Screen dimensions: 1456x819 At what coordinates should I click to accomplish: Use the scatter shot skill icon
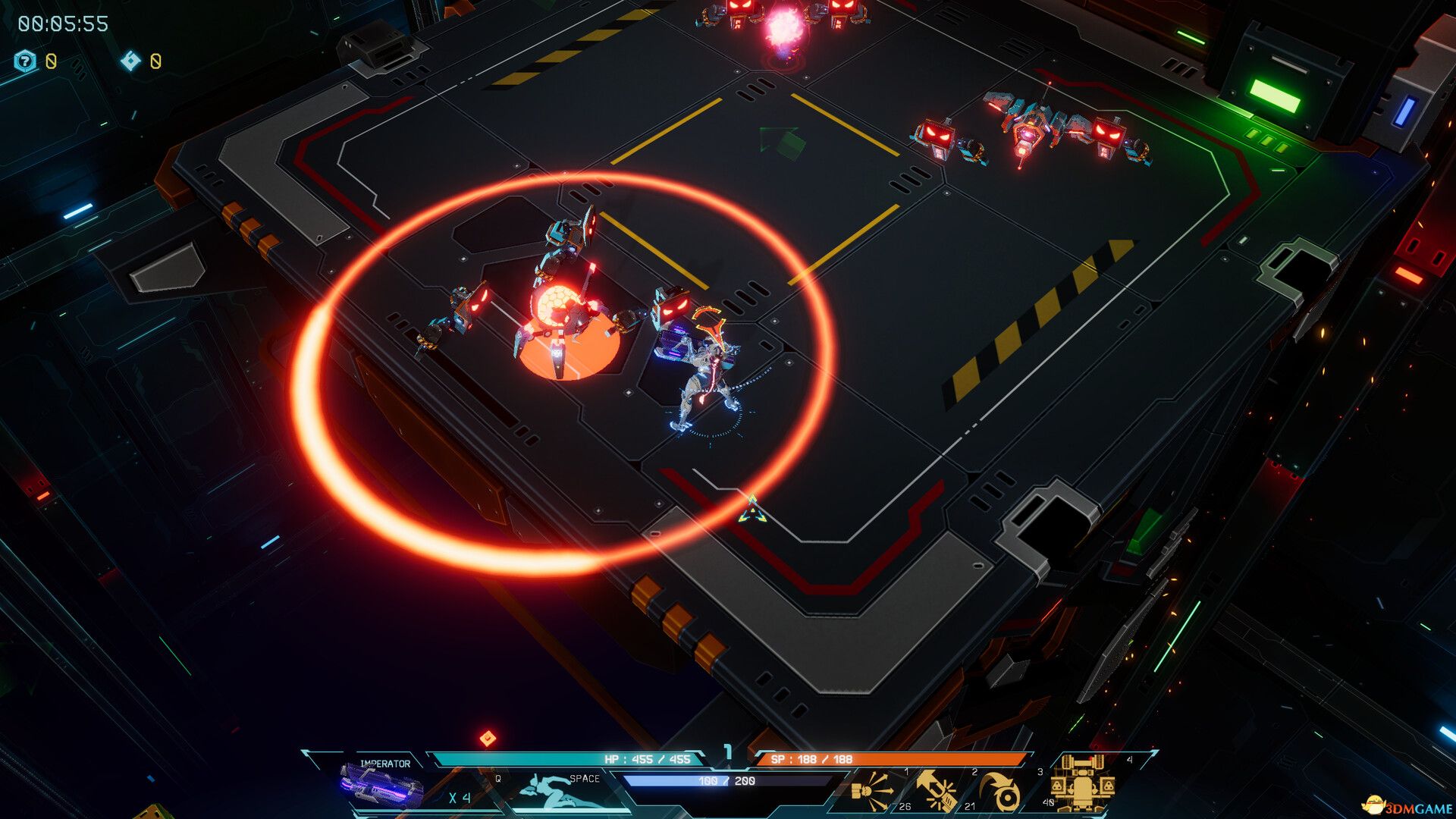click(x=873, y=792)
